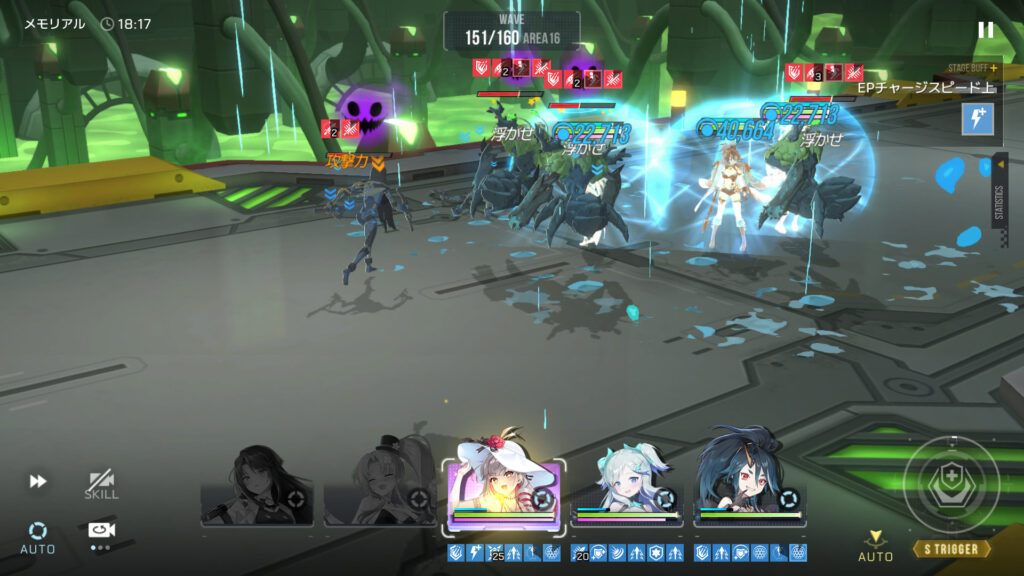Toggle the skill animation SKILL button
1024x576 pixels.
click(x=101, y=484)
